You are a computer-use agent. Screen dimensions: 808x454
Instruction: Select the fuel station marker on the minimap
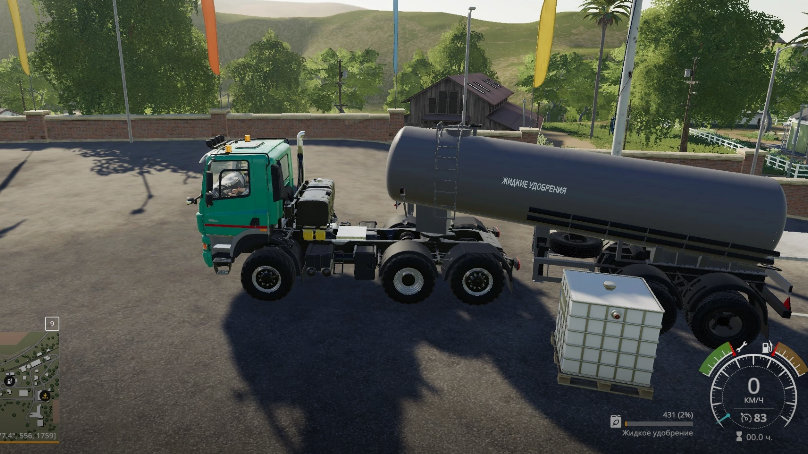pos(10,381)
